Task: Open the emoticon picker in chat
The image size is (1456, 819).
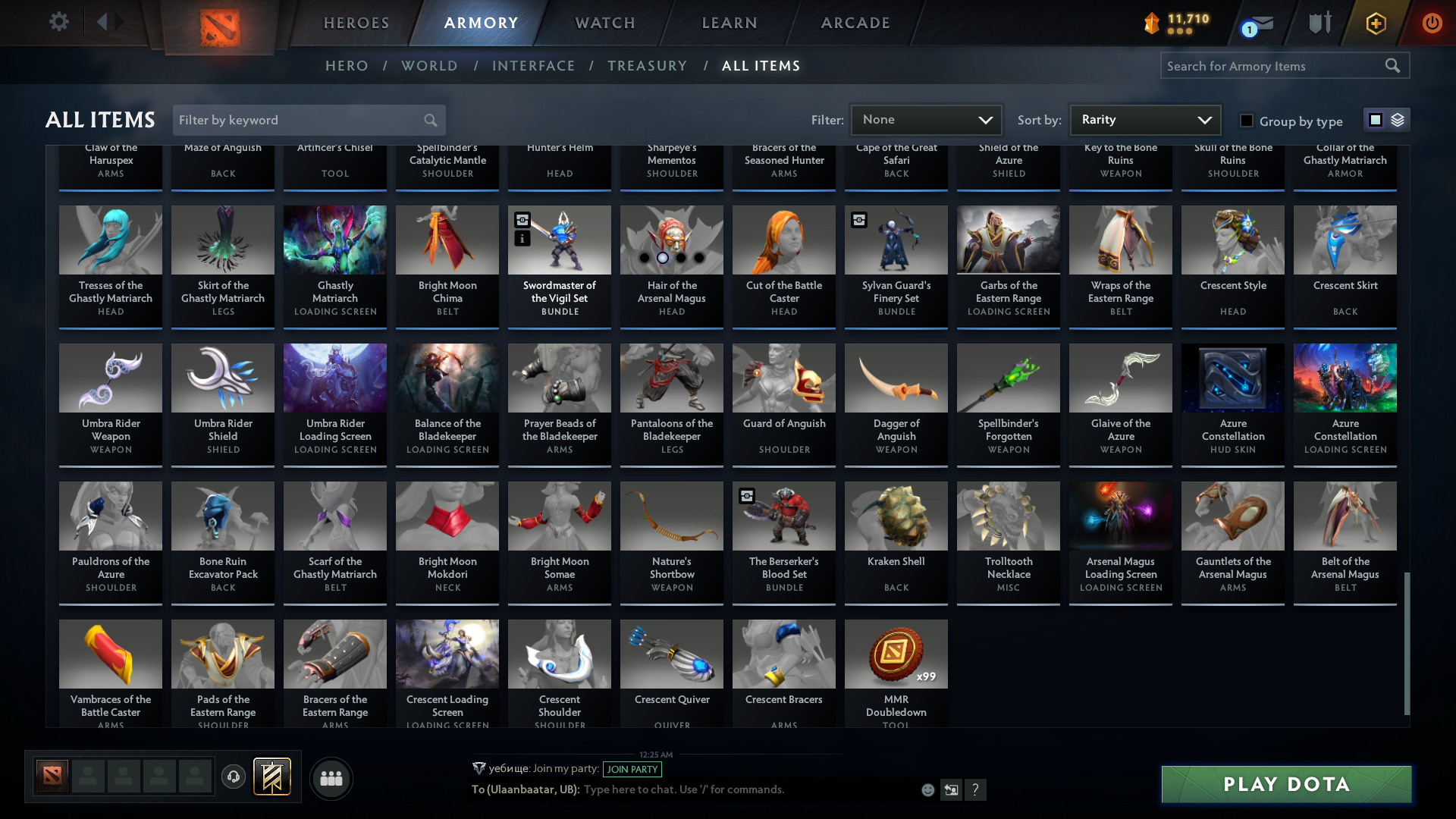Action: (x=927, y=789)
